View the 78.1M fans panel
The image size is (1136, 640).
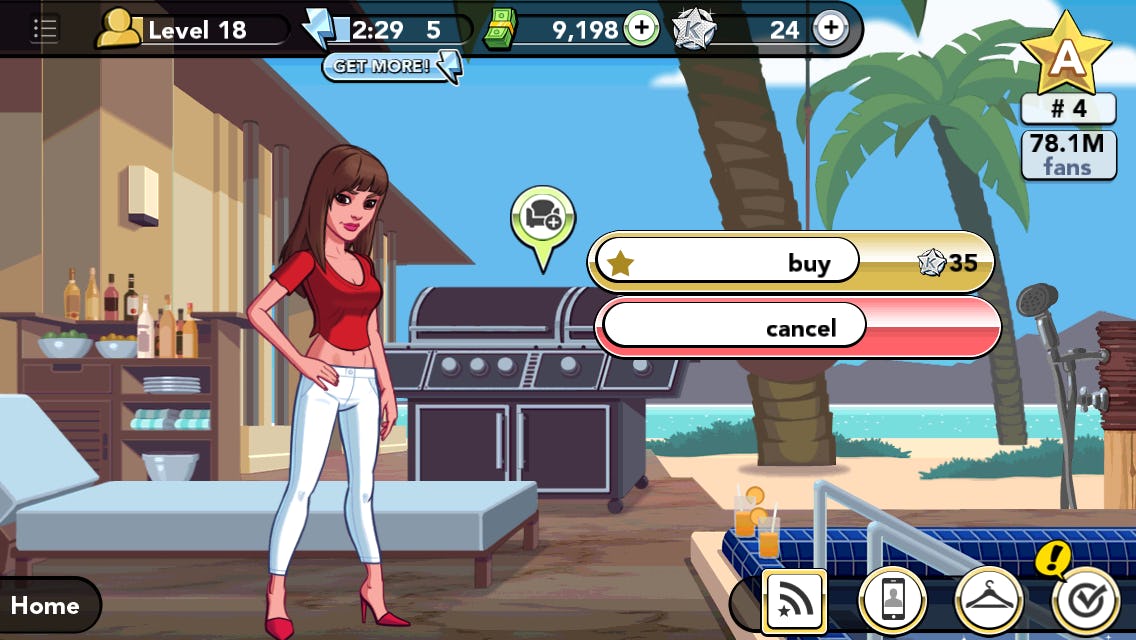click(1068, 155)
